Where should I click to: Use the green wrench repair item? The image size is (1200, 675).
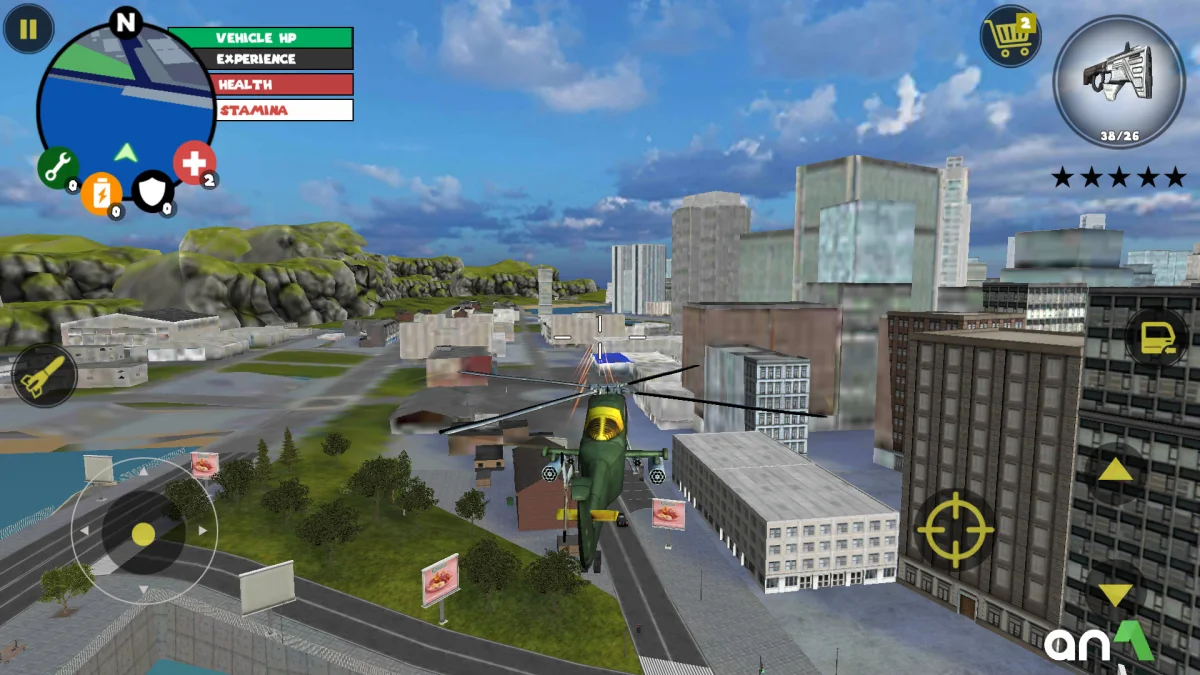tap(58, 167)
